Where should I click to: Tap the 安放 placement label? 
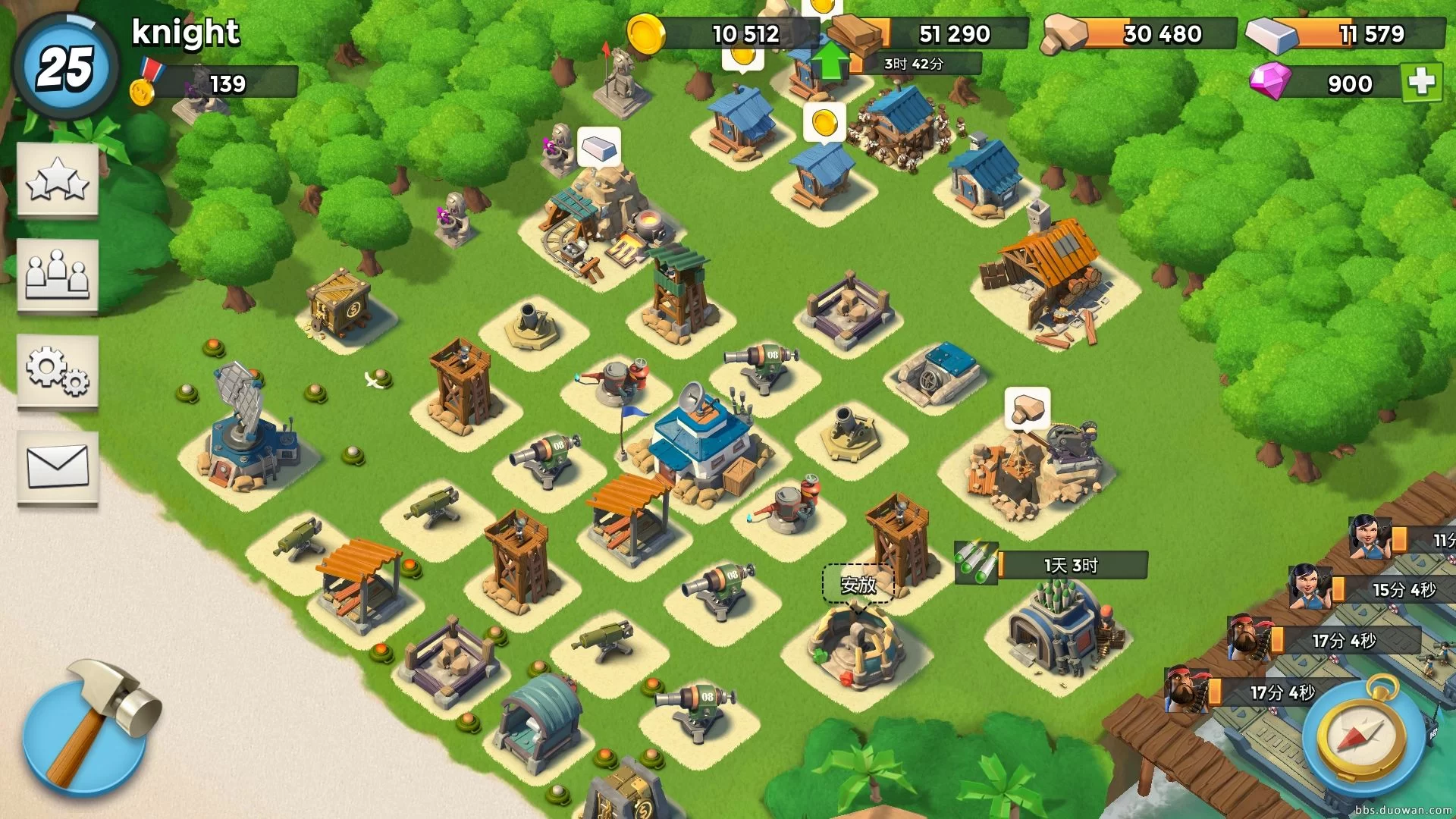tap(858, 585)
